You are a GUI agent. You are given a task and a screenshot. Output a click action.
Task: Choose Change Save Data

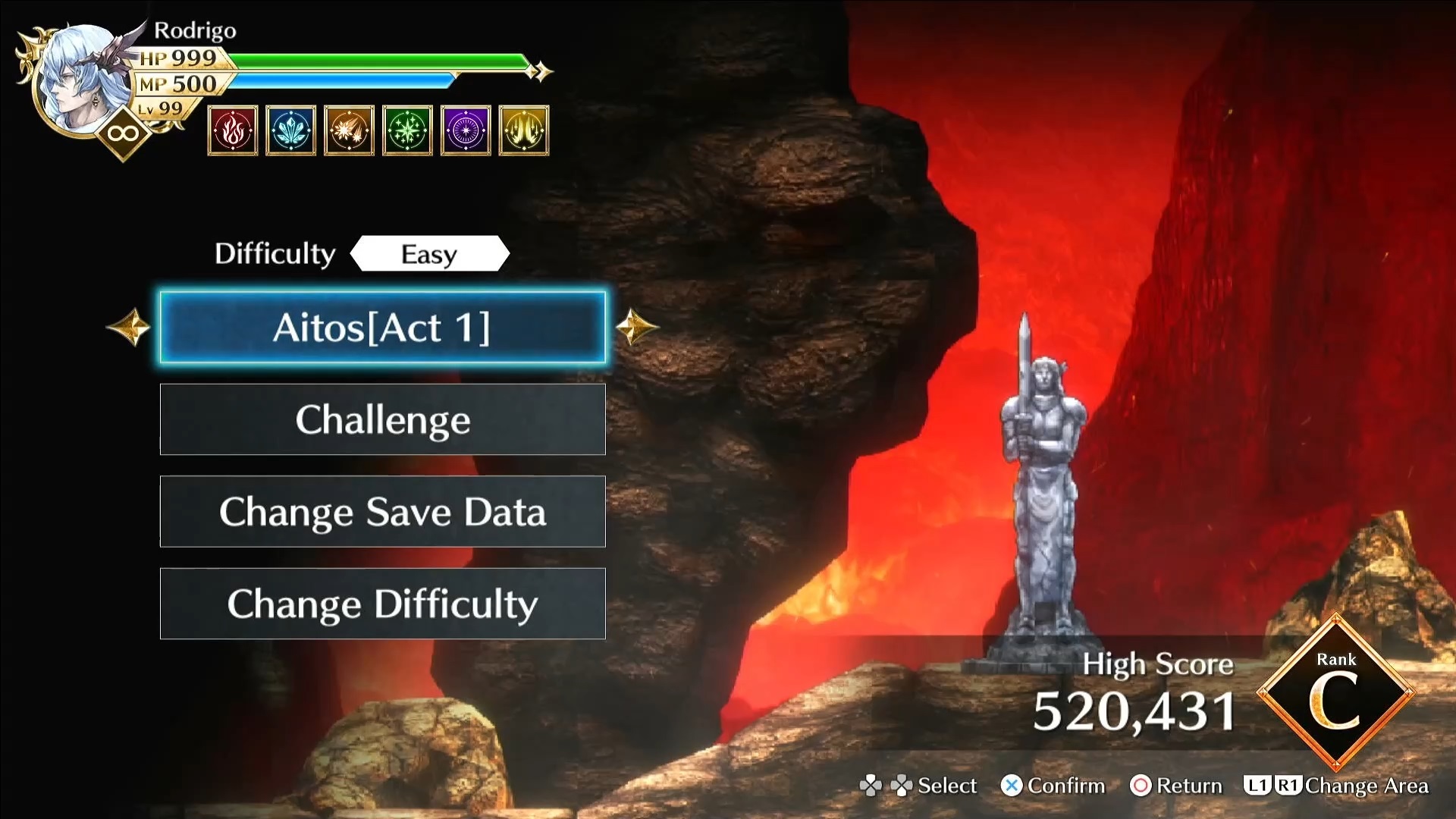(382, 512)
